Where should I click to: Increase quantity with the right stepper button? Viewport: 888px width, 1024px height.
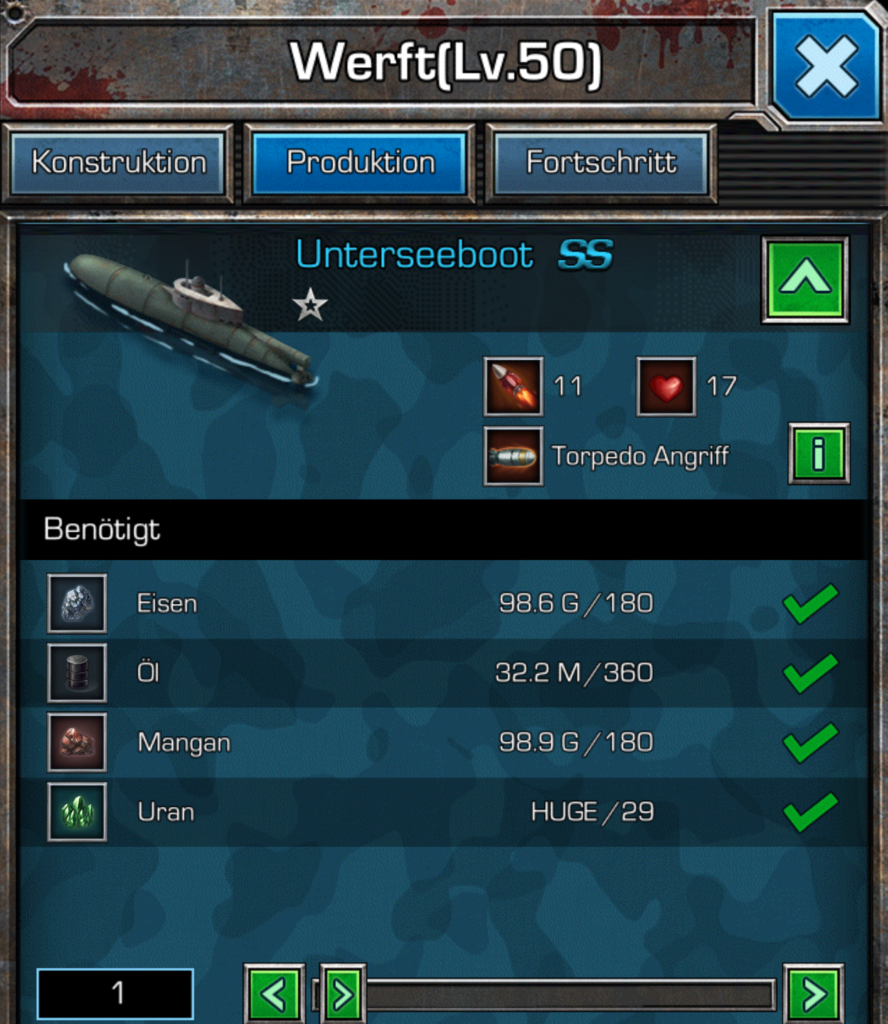click(x=814, y=994)
